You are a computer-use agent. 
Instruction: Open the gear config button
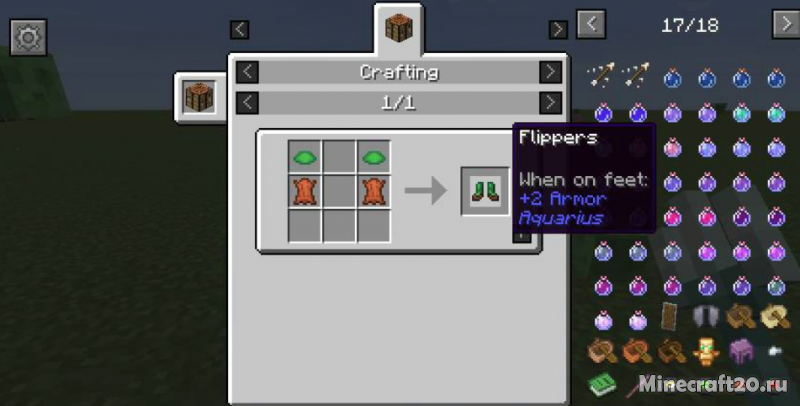tap(28, 38)
